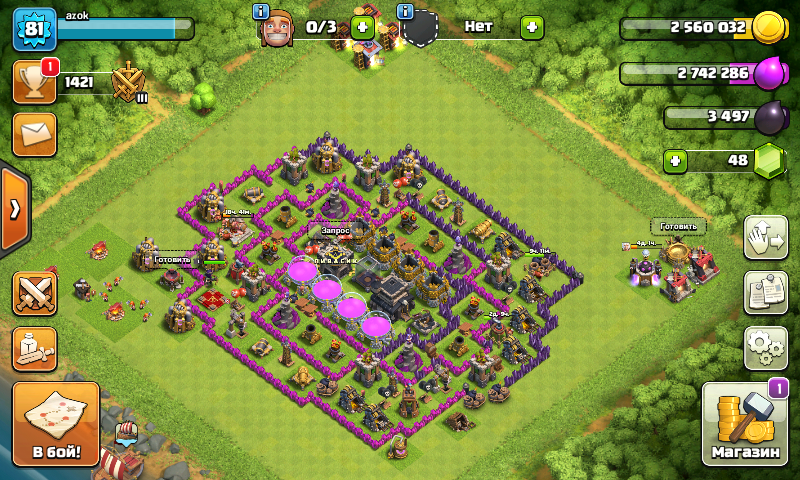Viewport: 800px width, 480px height.
Task: Open the village layout editor button
Action: 765,237
